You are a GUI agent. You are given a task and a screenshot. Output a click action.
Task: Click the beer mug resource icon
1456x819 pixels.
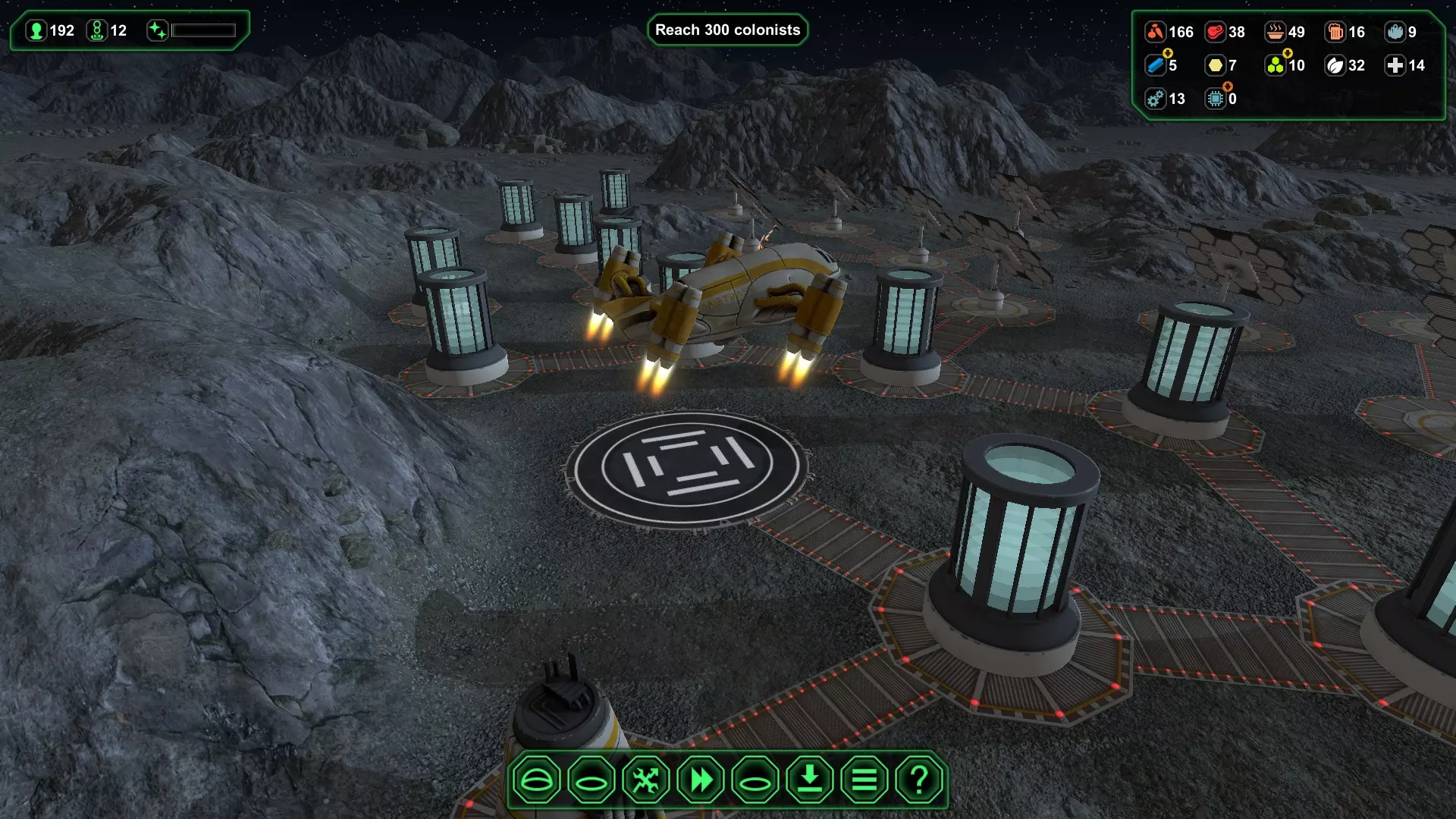1335,32
